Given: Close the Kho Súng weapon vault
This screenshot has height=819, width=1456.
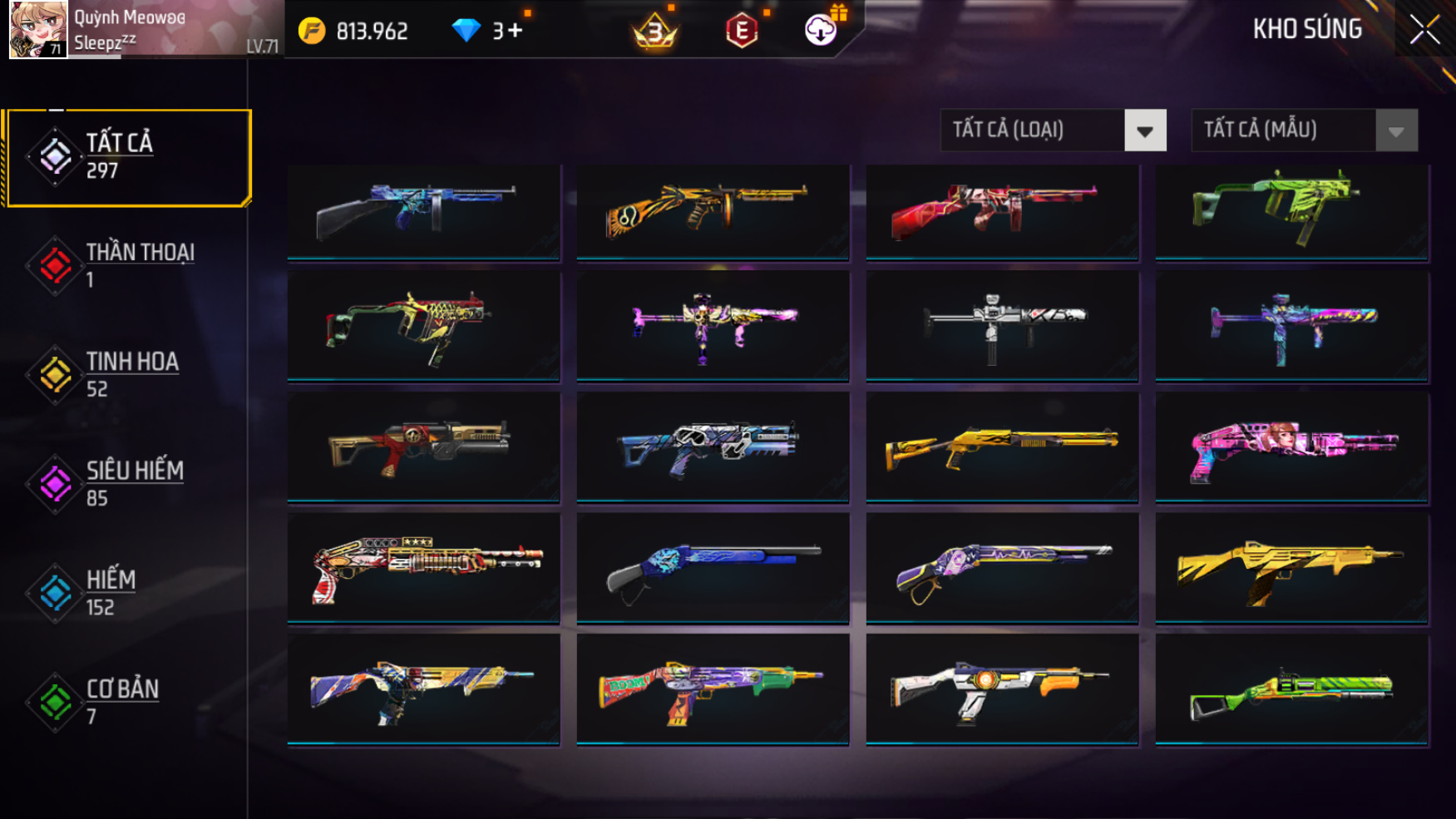Looking at the screenshot, I should [x=1424, y=30].
